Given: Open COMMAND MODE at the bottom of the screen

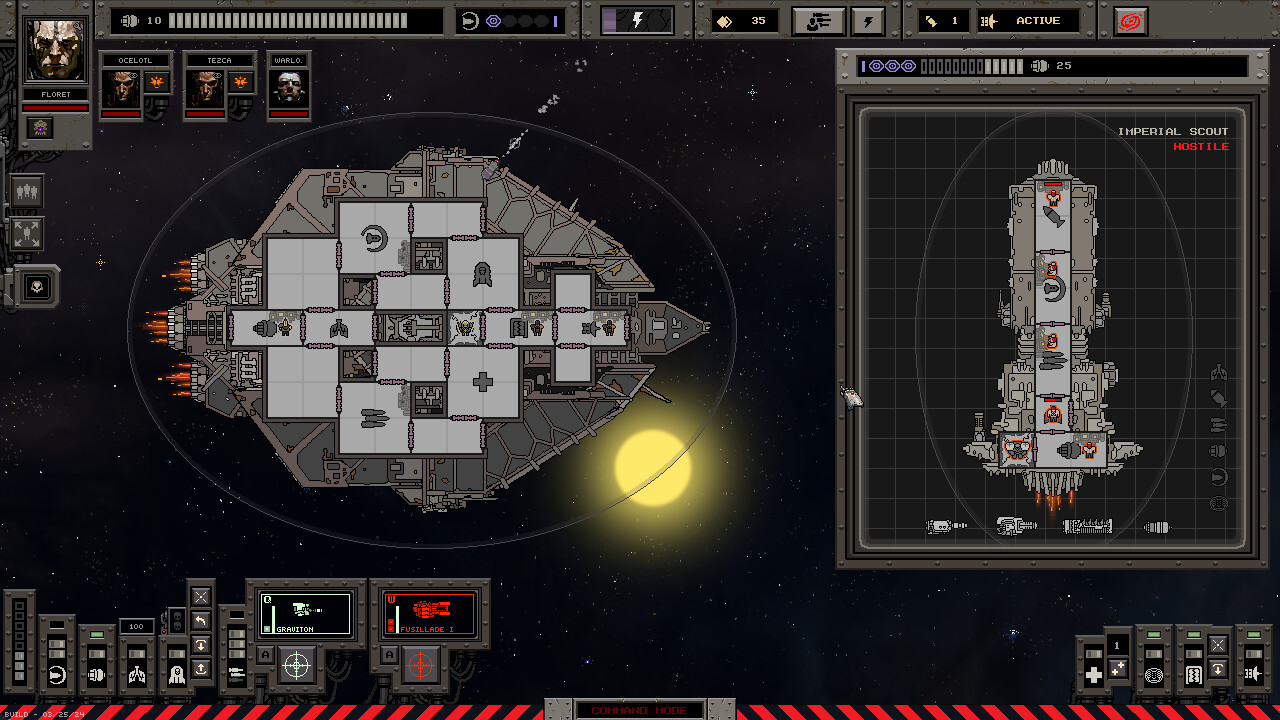Looking at the screenshot, I should 640,710.
